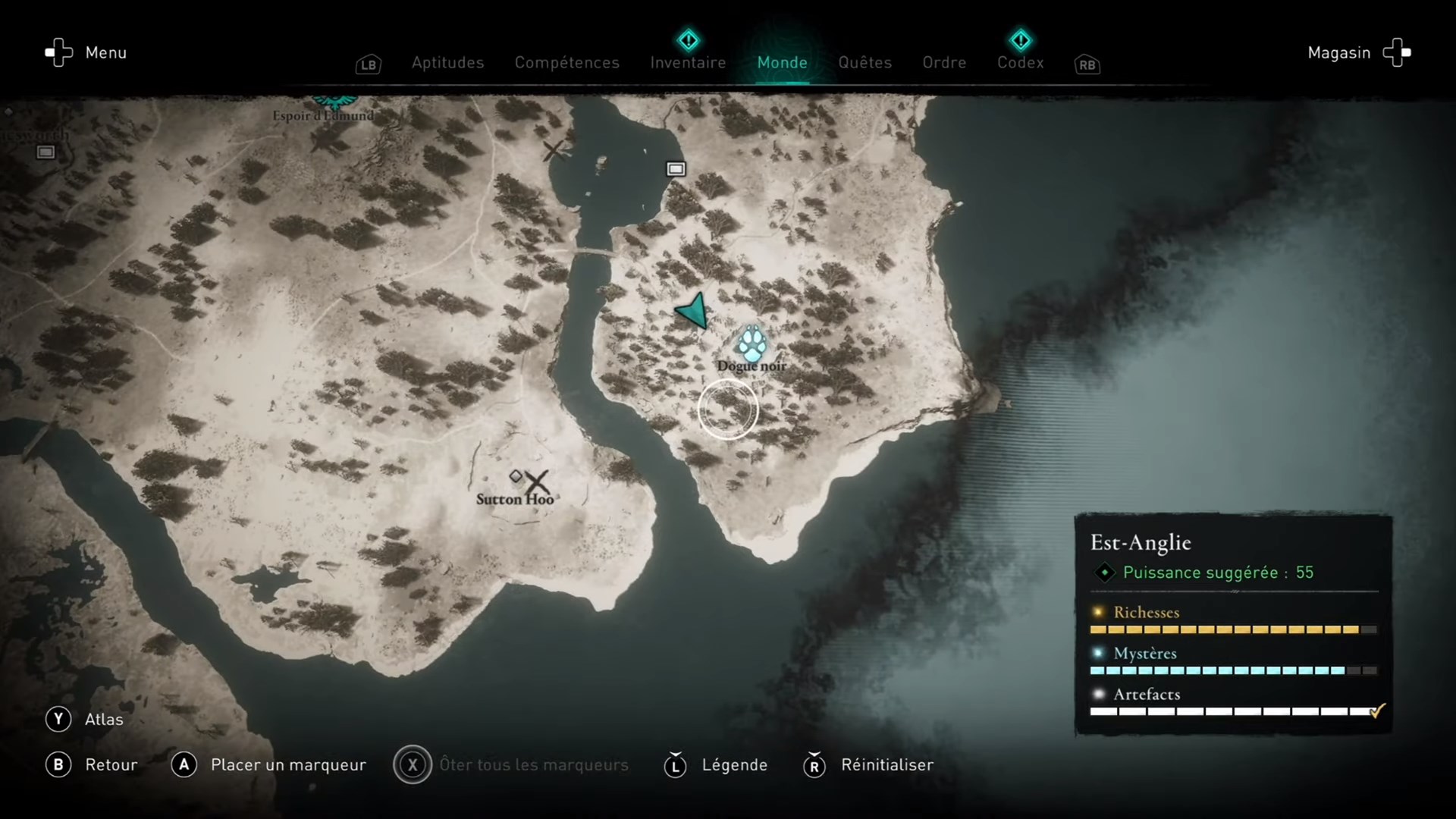Open the Ordre tab
This screenshot has height=819, width=1456.
(x=944, y=62)
